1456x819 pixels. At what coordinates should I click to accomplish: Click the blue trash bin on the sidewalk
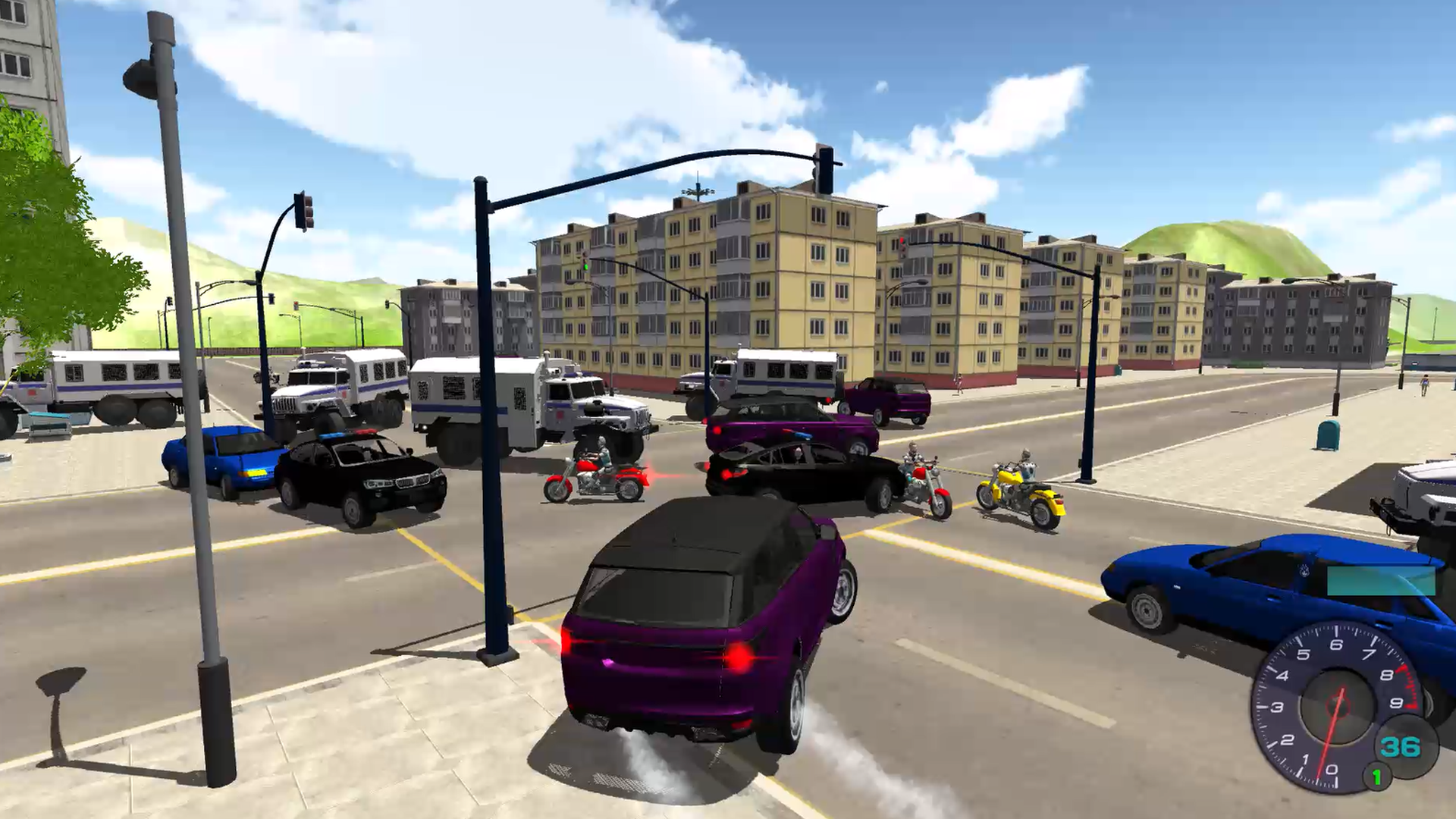pos(1329,436)
